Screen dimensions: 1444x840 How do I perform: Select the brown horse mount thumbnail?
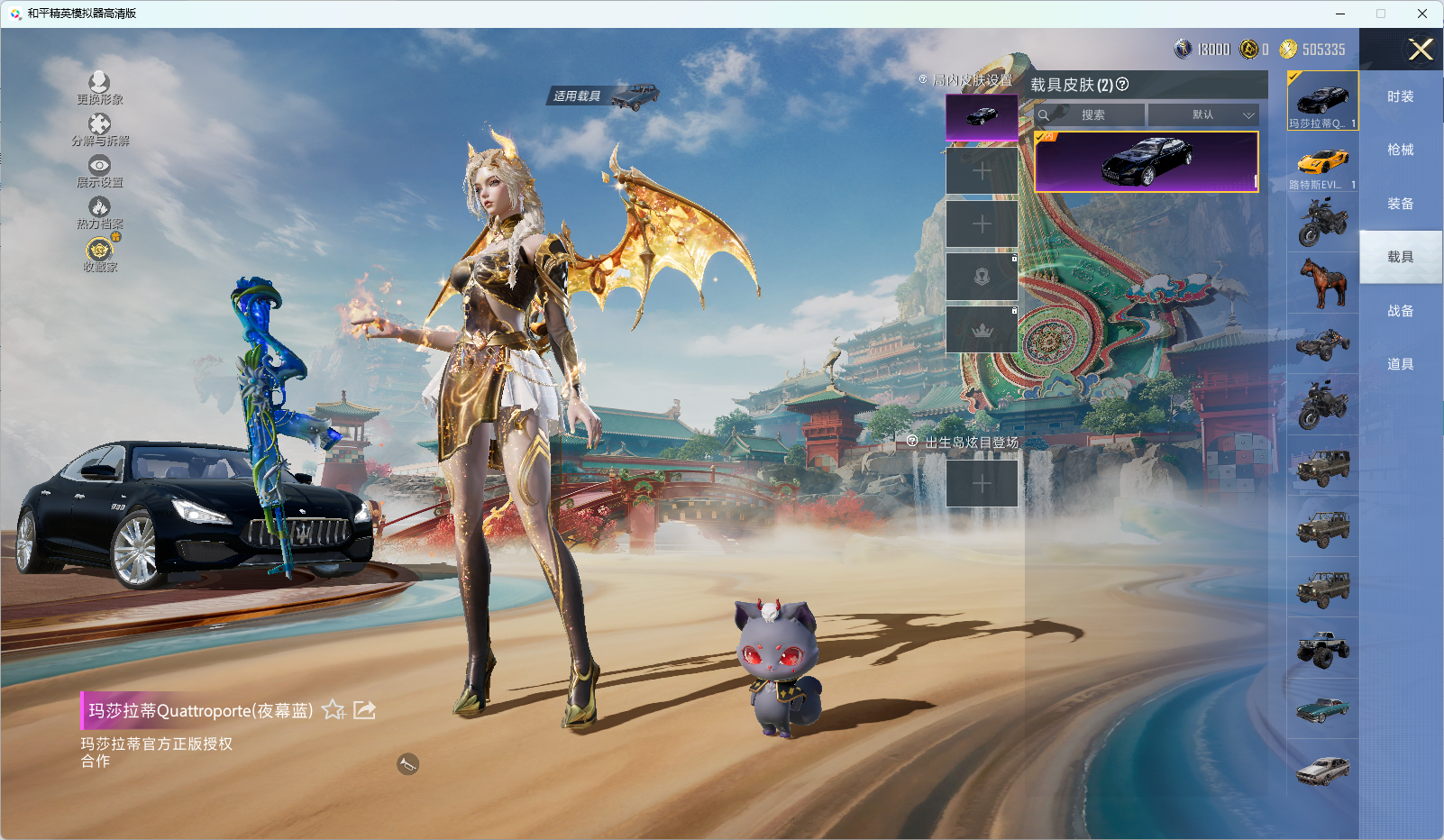[1322, 282]
